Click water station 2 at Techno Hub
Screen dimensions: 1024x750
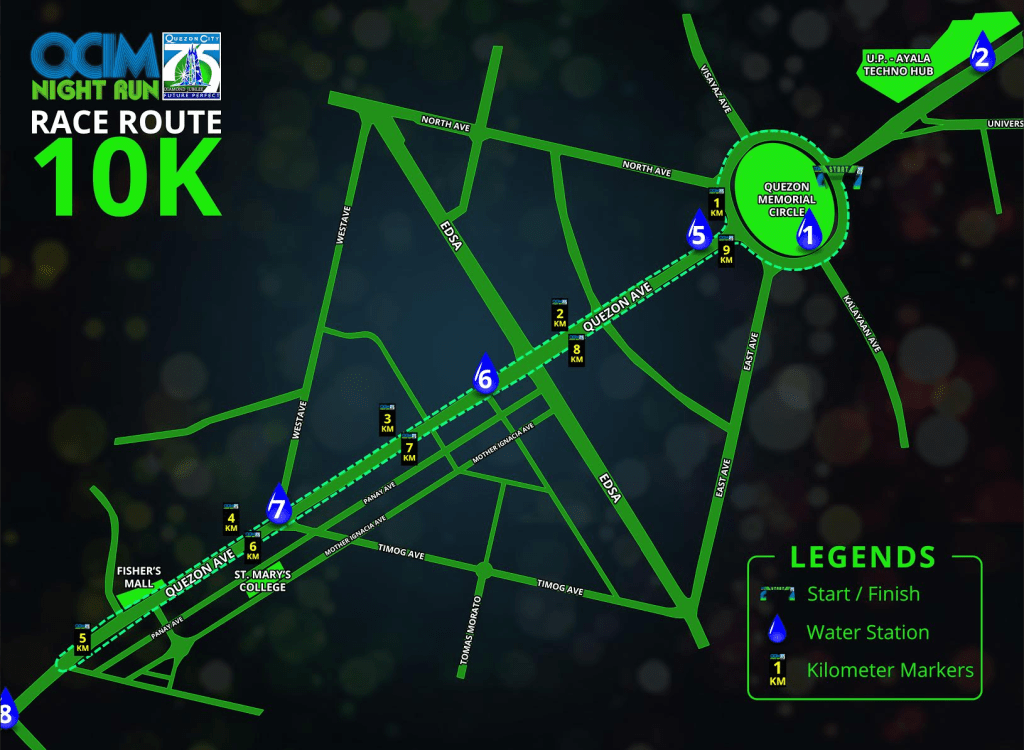pyautogui.click(x=981, y=53)
